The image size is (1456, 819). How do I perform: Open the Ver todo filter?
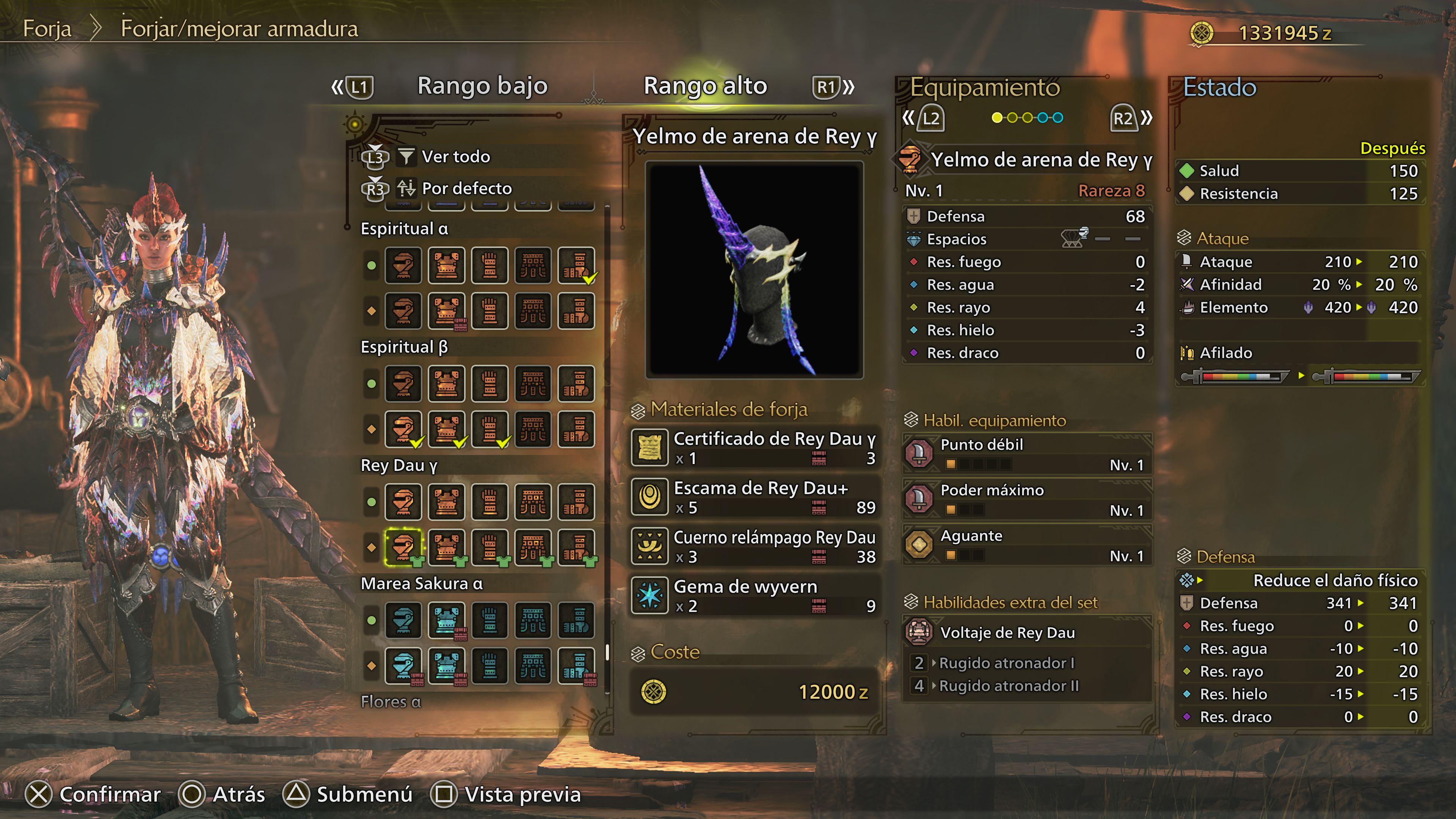[x=455, y=157]
